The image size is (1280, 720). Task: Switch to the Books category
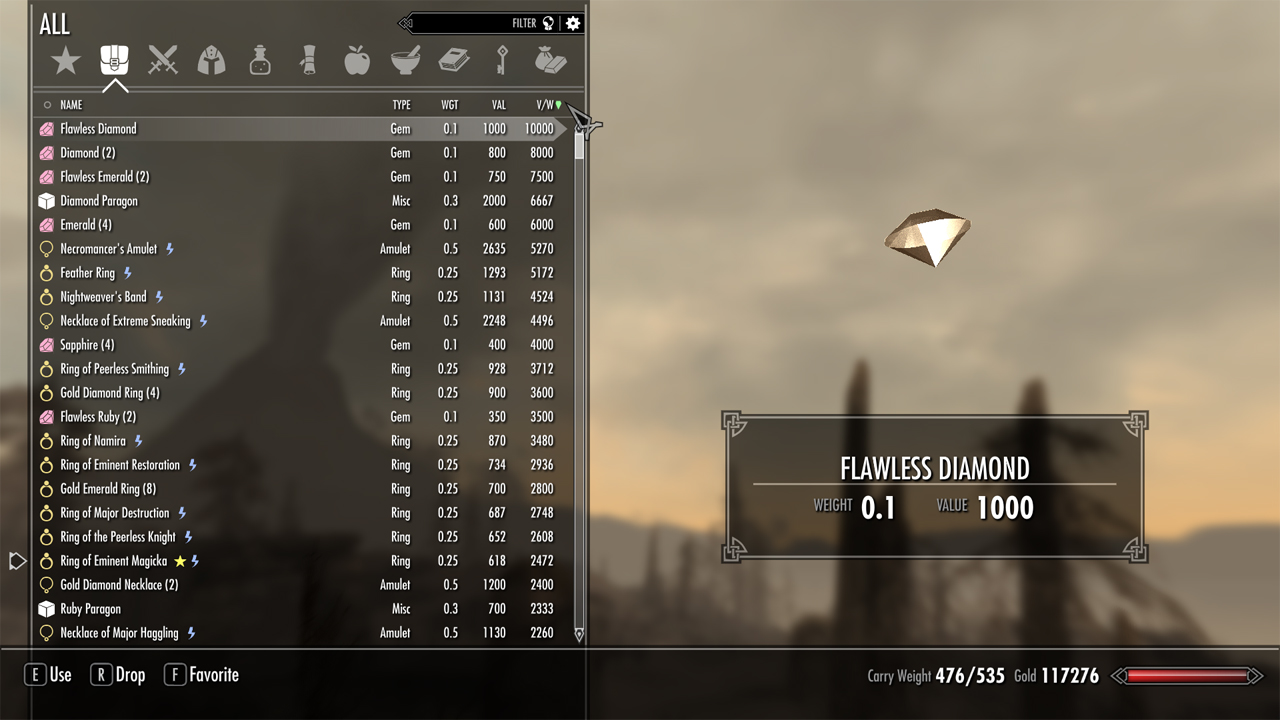click(454, 61)
